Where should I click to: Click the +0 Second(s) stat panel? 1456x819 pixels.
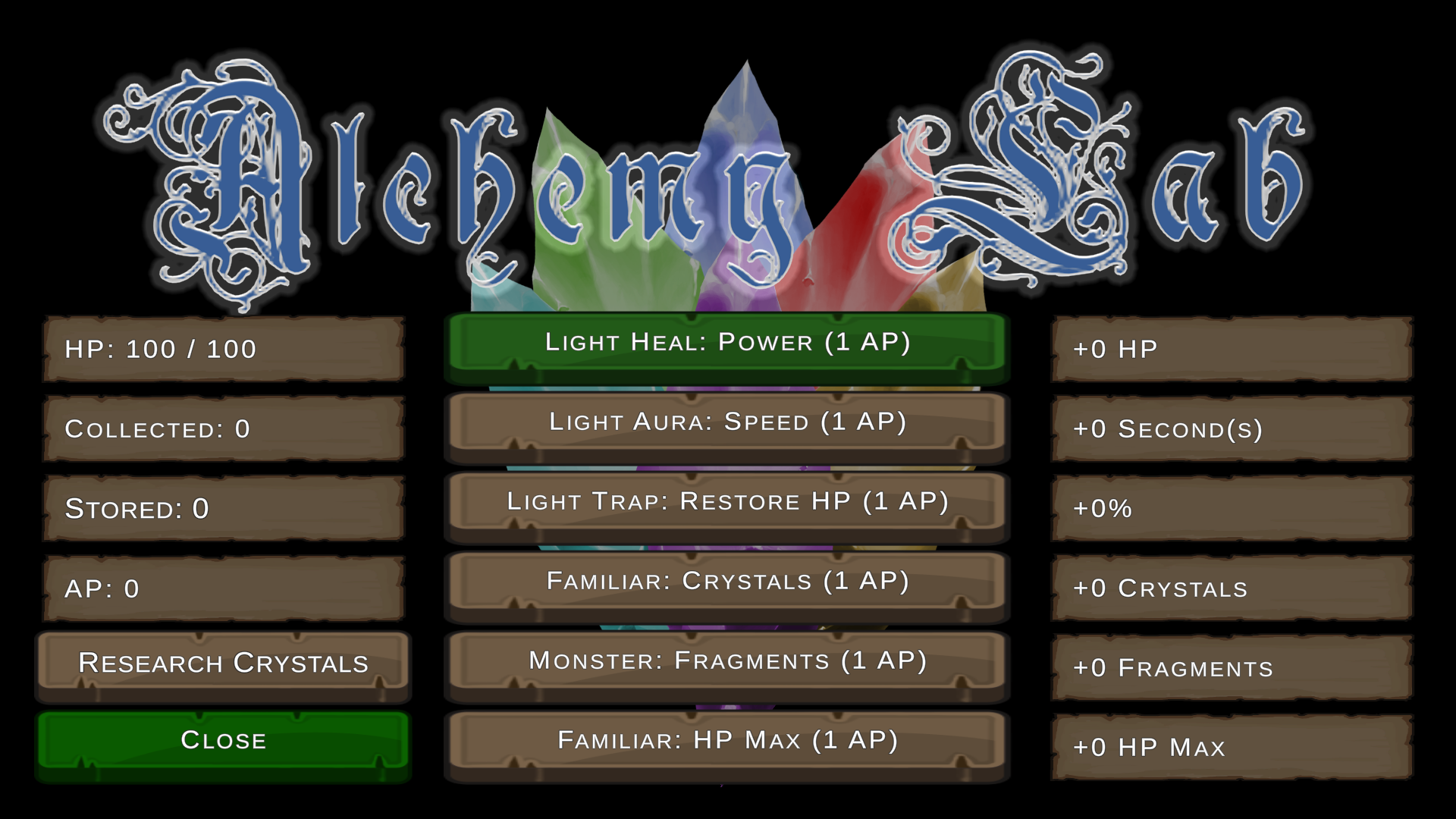click(1230, 429)
